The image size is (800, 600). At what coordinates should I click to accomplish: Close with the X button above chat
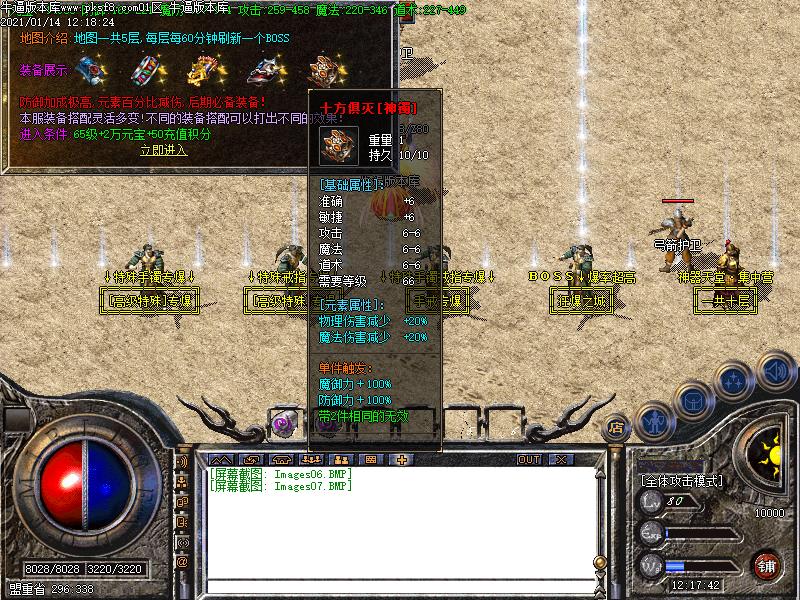click(560, 460)
